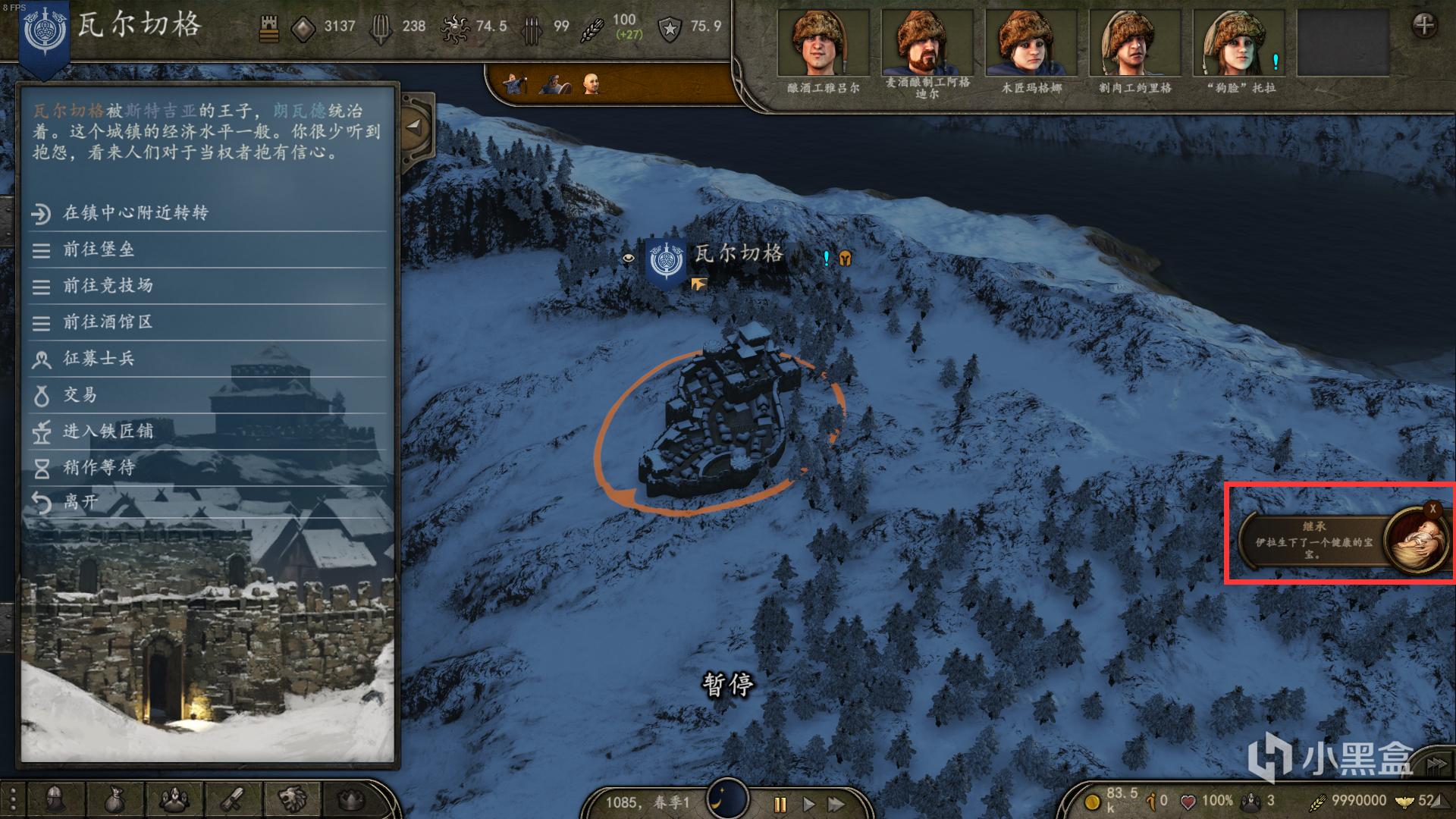Open the tavern district "前往酒馆区"
The image size is (1456, 819).
(108, 322)
